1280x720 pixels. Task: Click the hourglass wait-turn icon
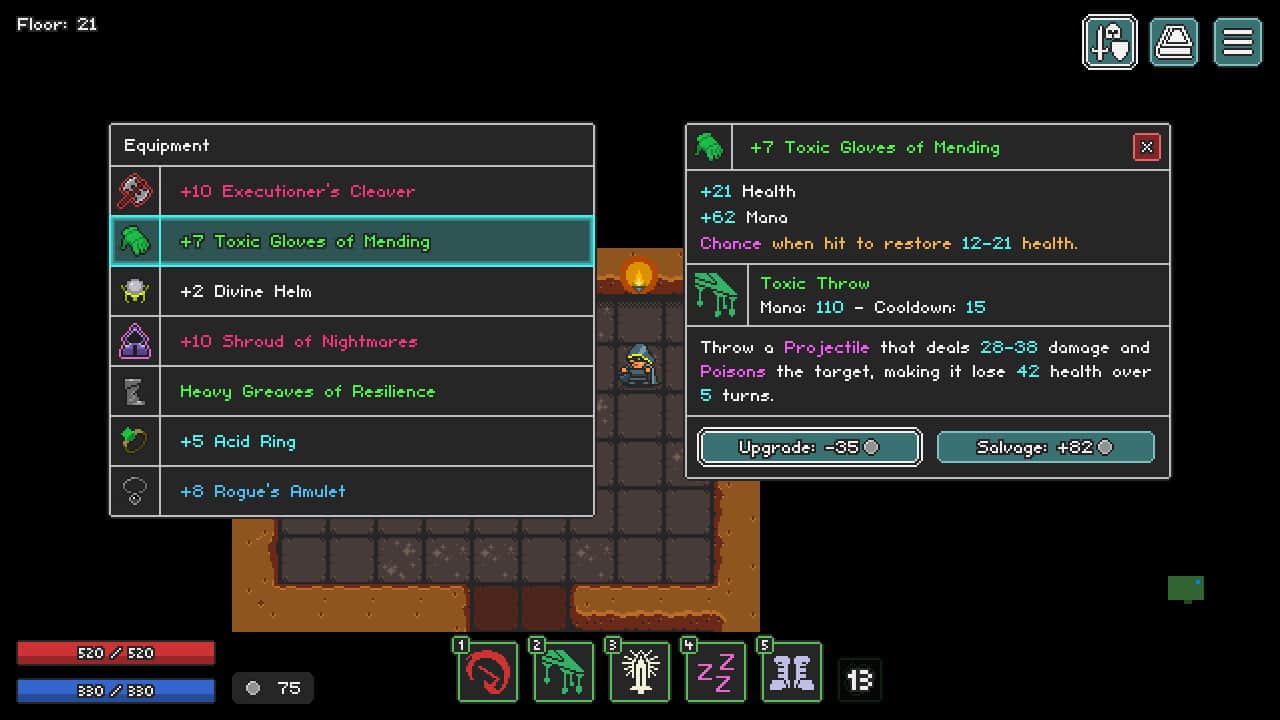pos(860,680)
